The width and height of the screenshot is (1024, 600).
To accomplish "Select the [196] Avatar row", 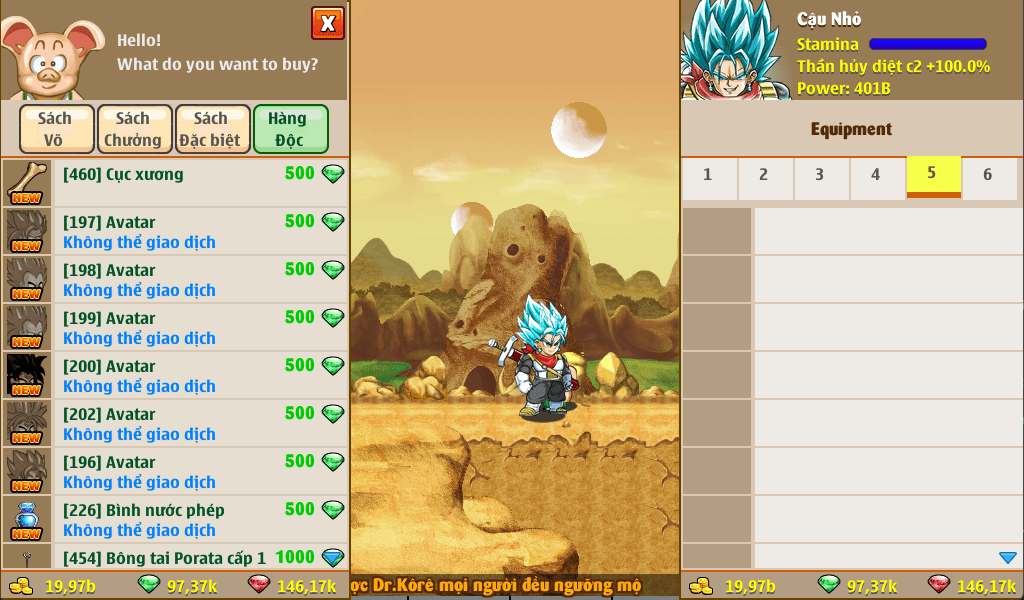I will (x=175, y=471).
